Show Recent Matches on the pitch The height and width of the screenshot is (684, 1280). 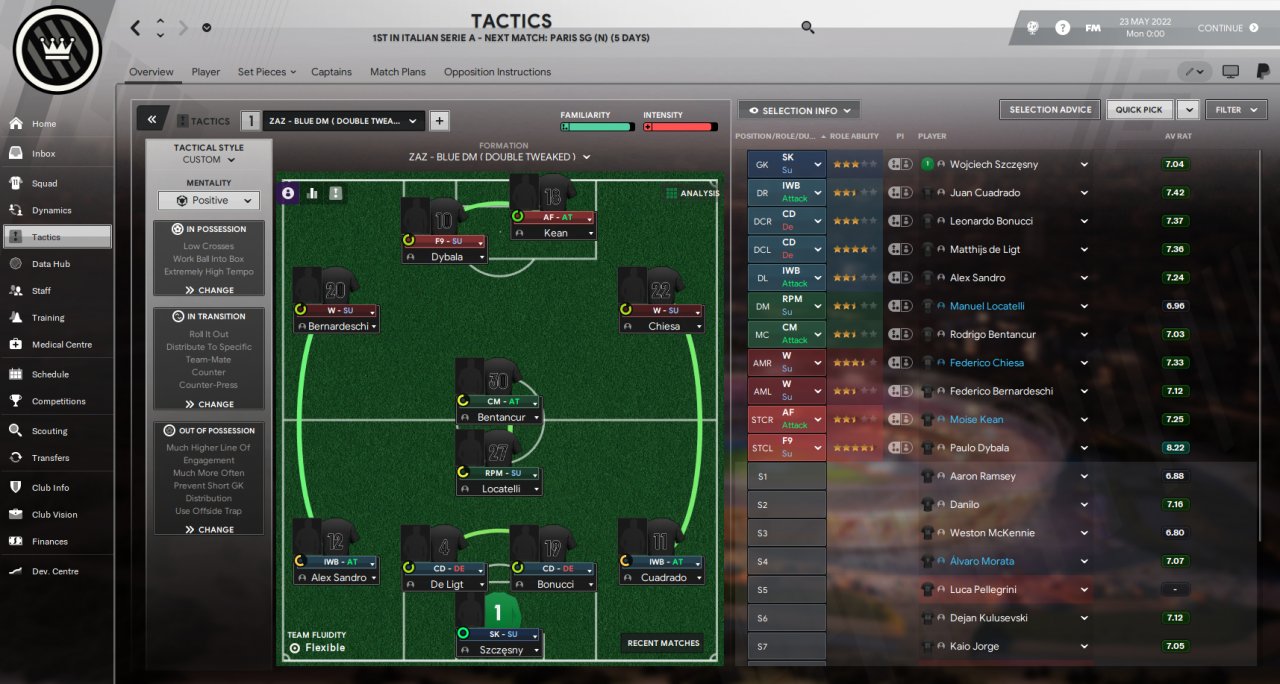[x=663, y=643]
